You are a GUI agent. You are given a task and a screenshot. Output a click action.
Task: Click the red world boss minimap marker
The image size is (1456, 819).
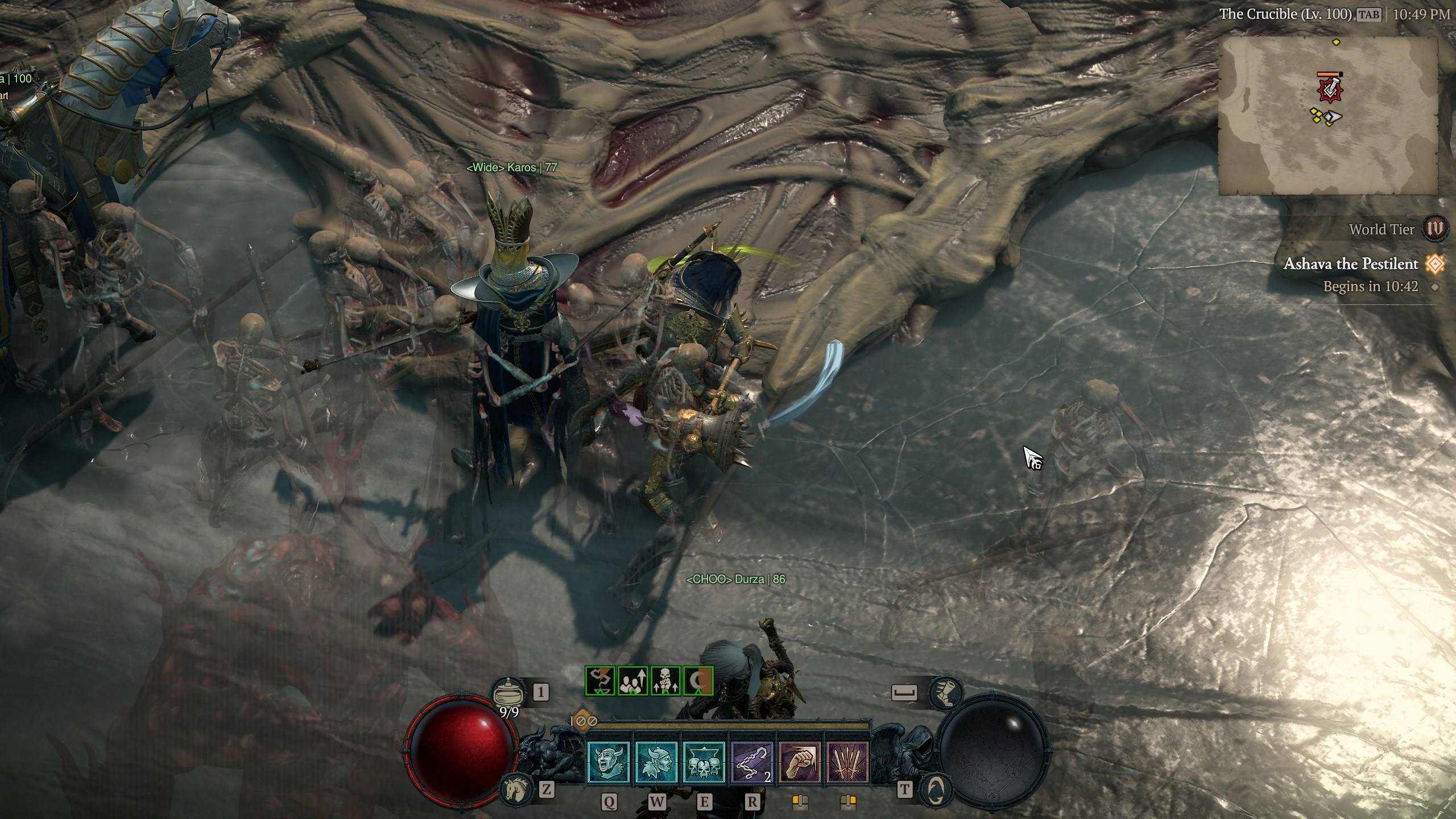[x=1330, y=89]
